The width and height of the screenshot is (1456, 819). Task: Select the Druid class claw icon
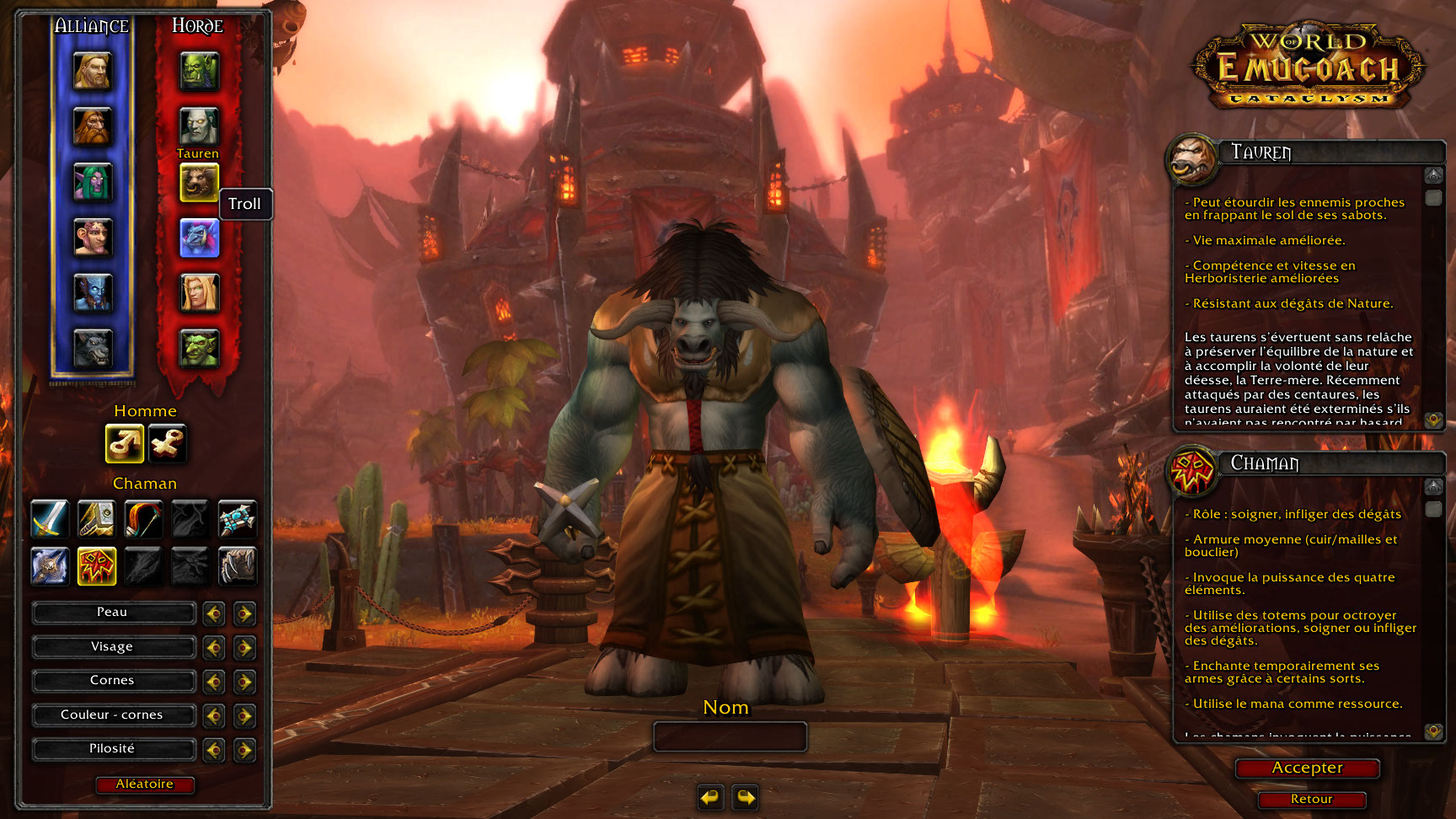pyautogui.click(x=238, y=566)
